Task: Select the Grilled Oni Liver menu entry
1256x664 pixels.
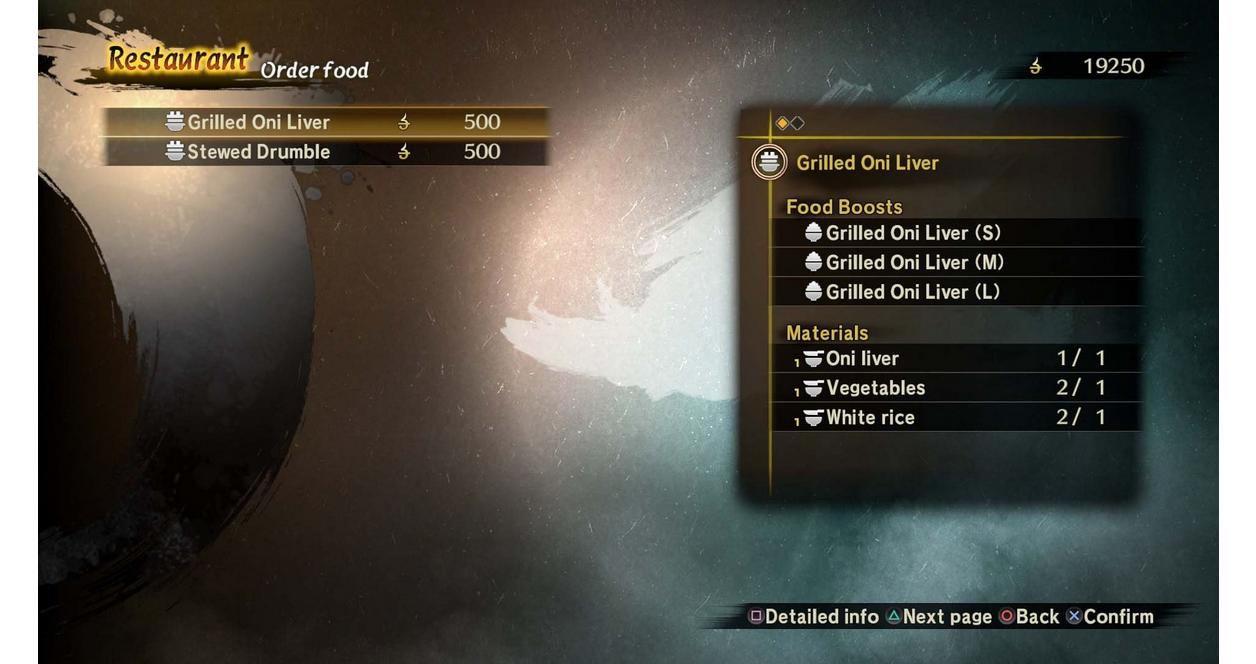Action: [327, 122]
